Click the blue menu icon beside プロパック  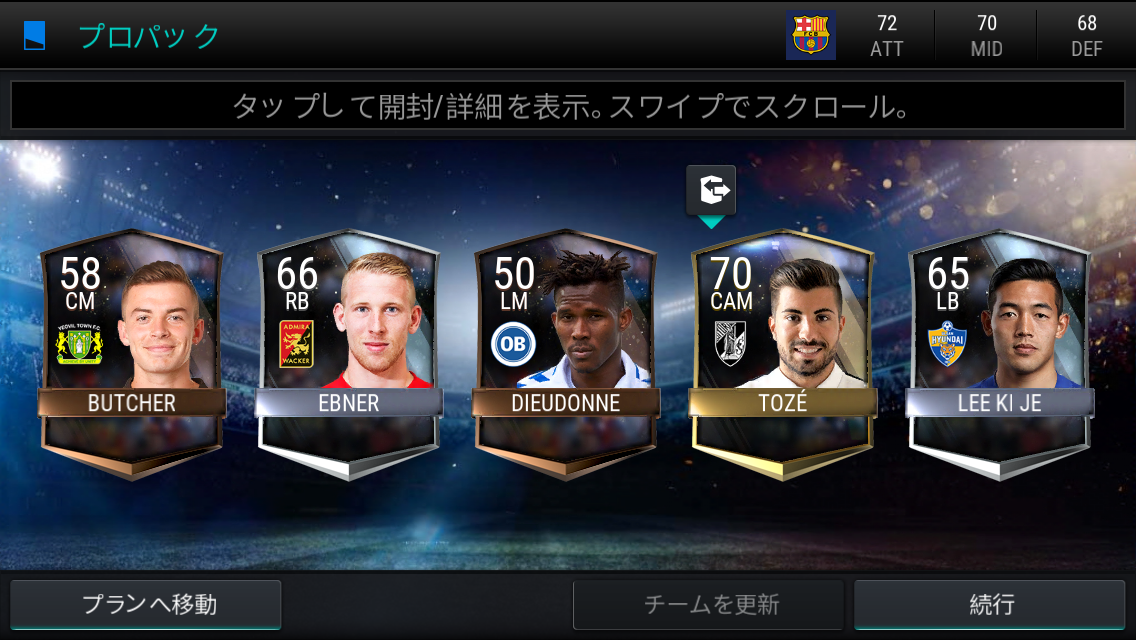[x=35, y=36]
